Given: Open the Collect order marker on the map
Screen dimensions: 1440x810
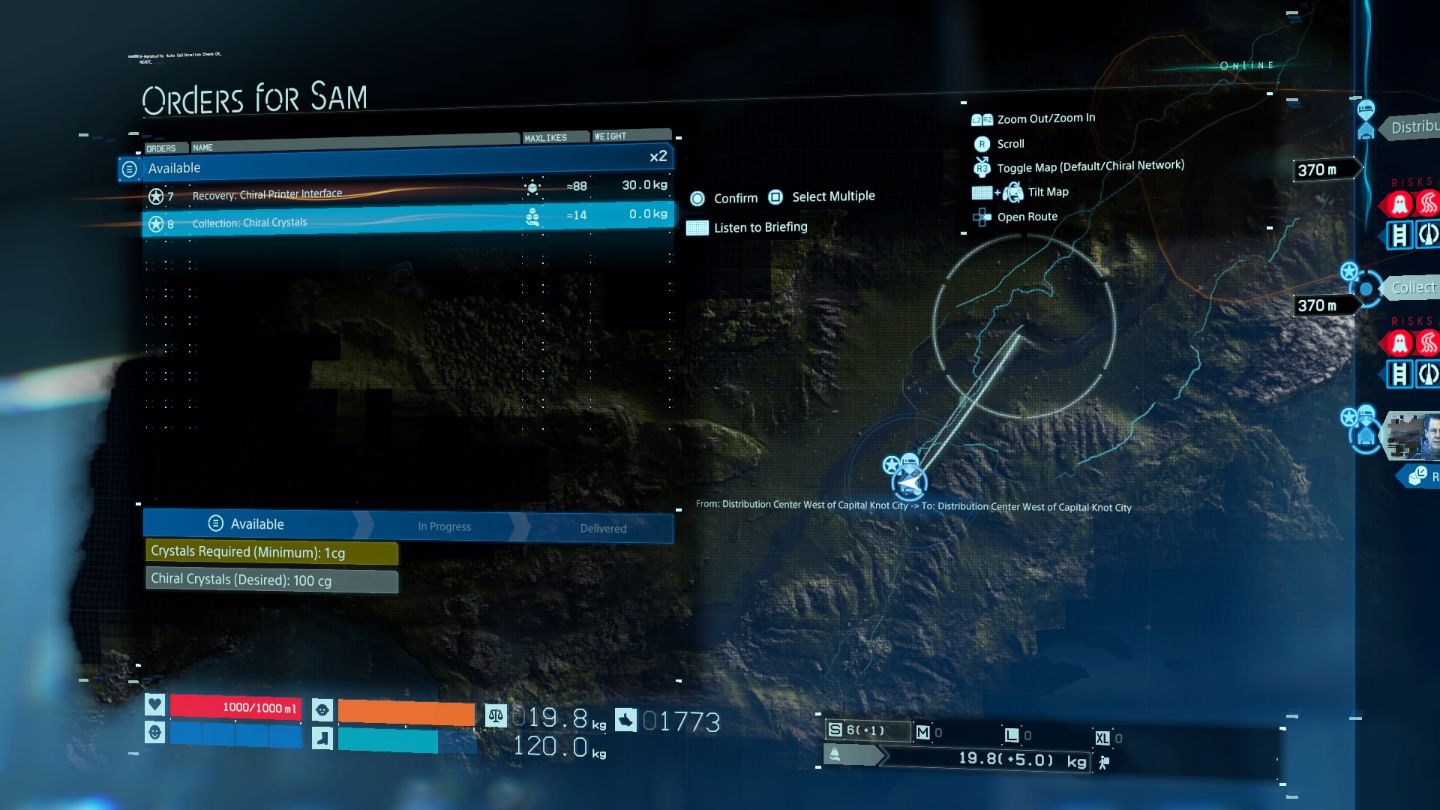Looking at the screenshot, I should pyautogui.click(x=1366, y=287).
